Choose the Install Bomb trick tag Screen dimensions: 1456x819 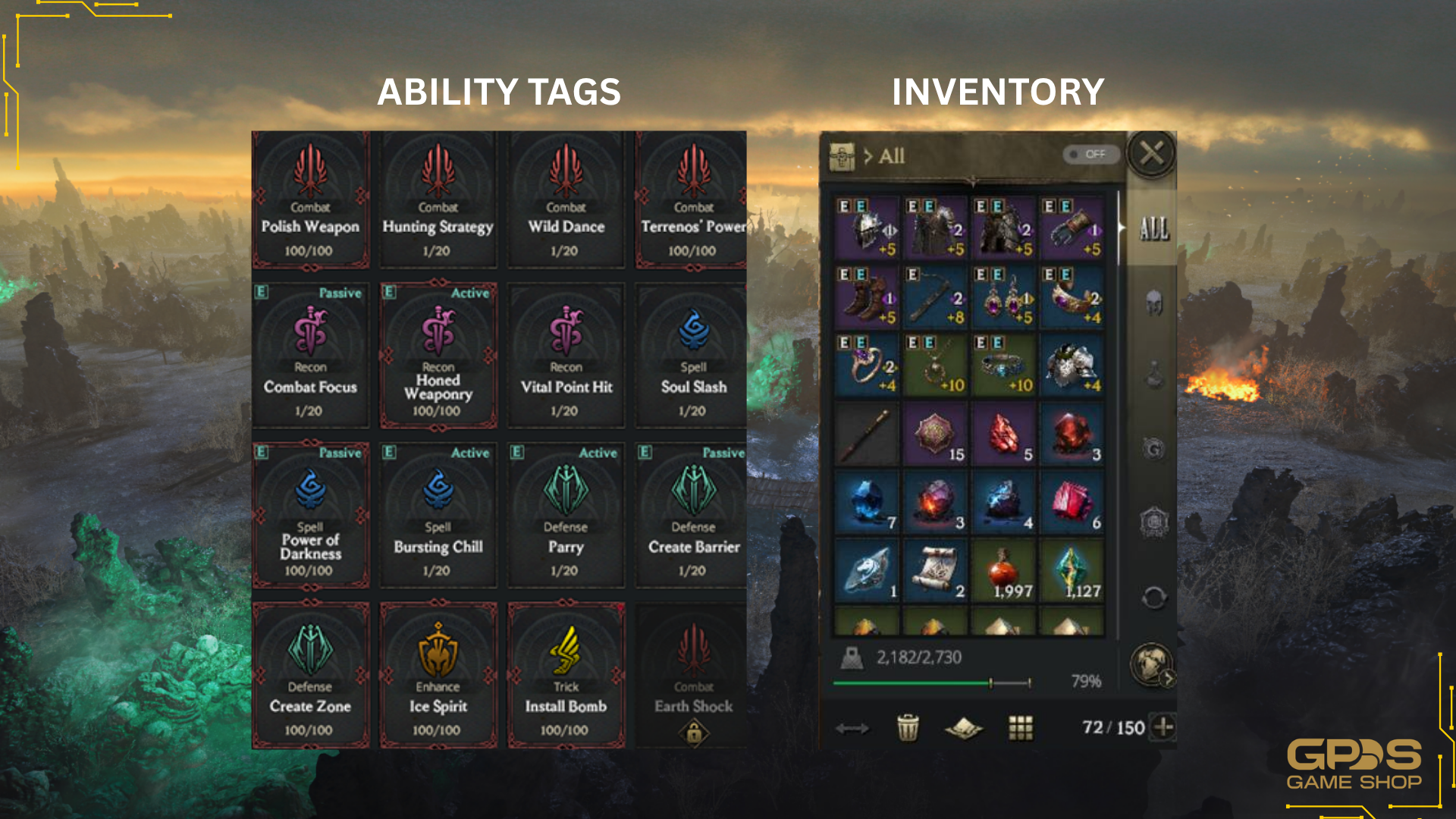point(566,676)
